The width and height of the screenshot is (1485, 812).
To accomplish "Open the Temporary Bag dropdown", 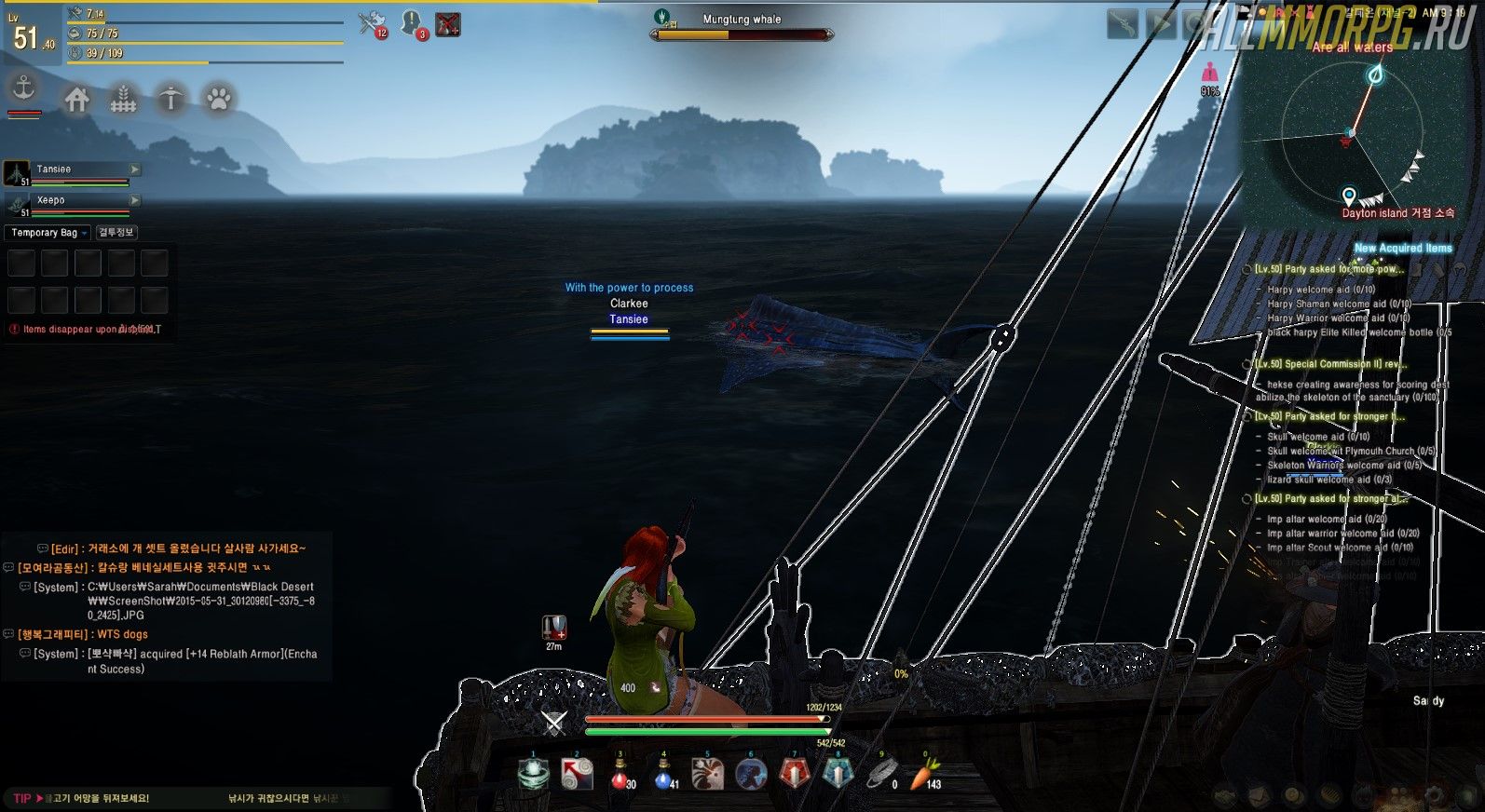I will [x=49, y=233].
